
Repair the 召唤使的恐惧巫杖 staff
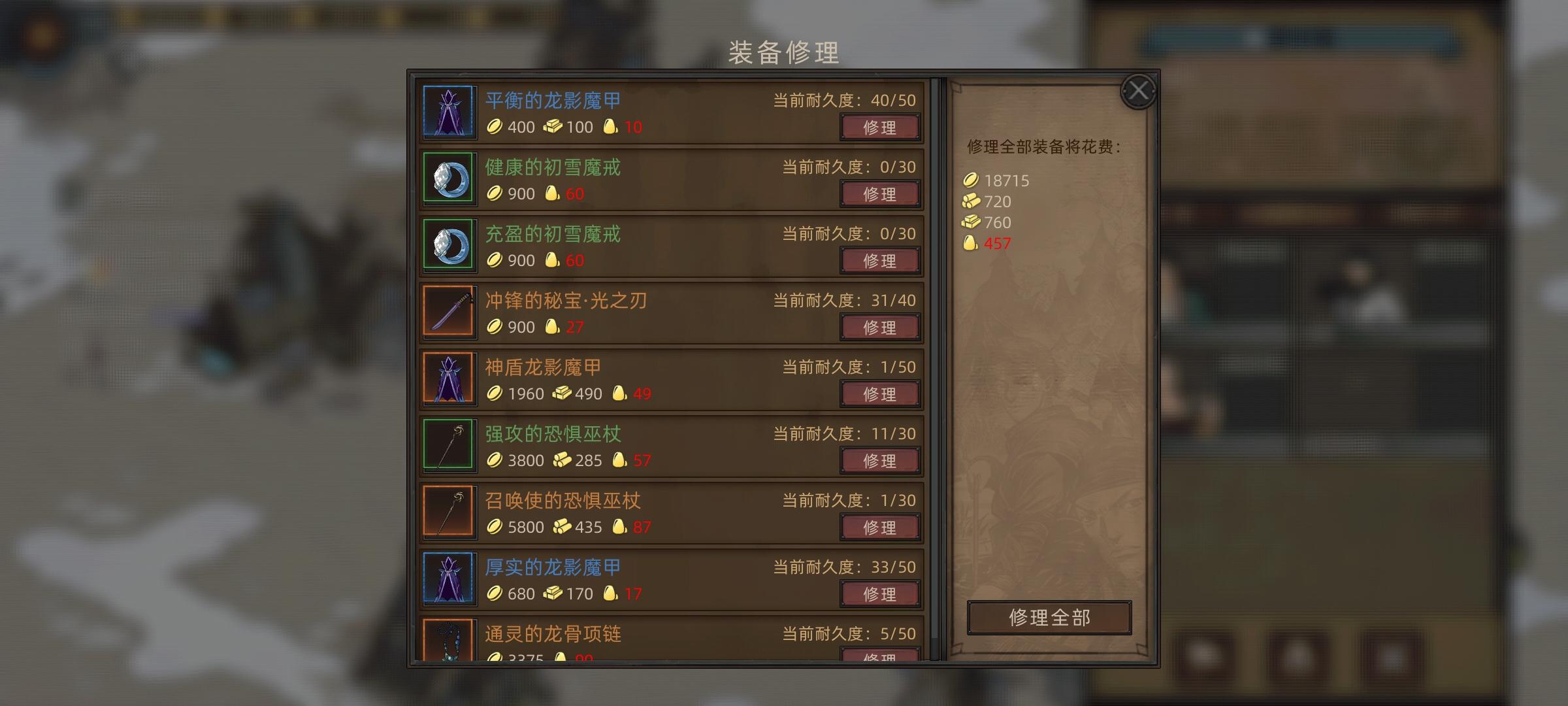(x=880, y=527)
